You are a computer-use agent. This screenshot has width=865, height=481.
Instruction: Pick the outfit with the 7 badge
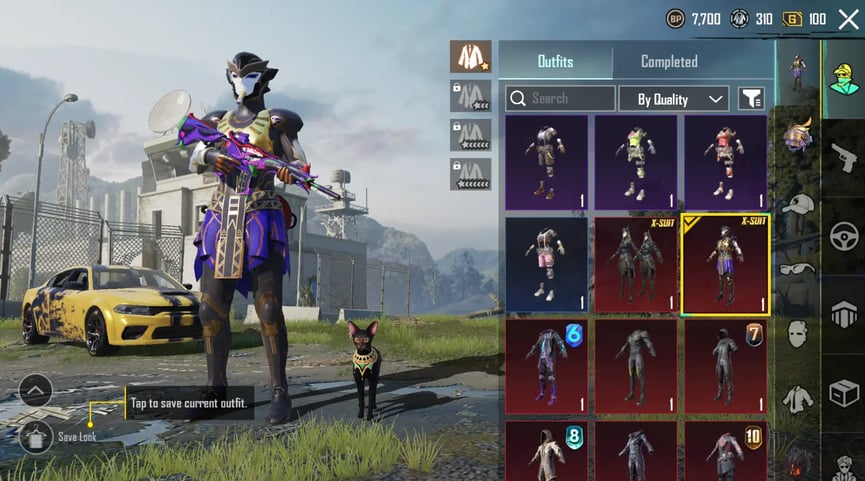click(726, 366)
